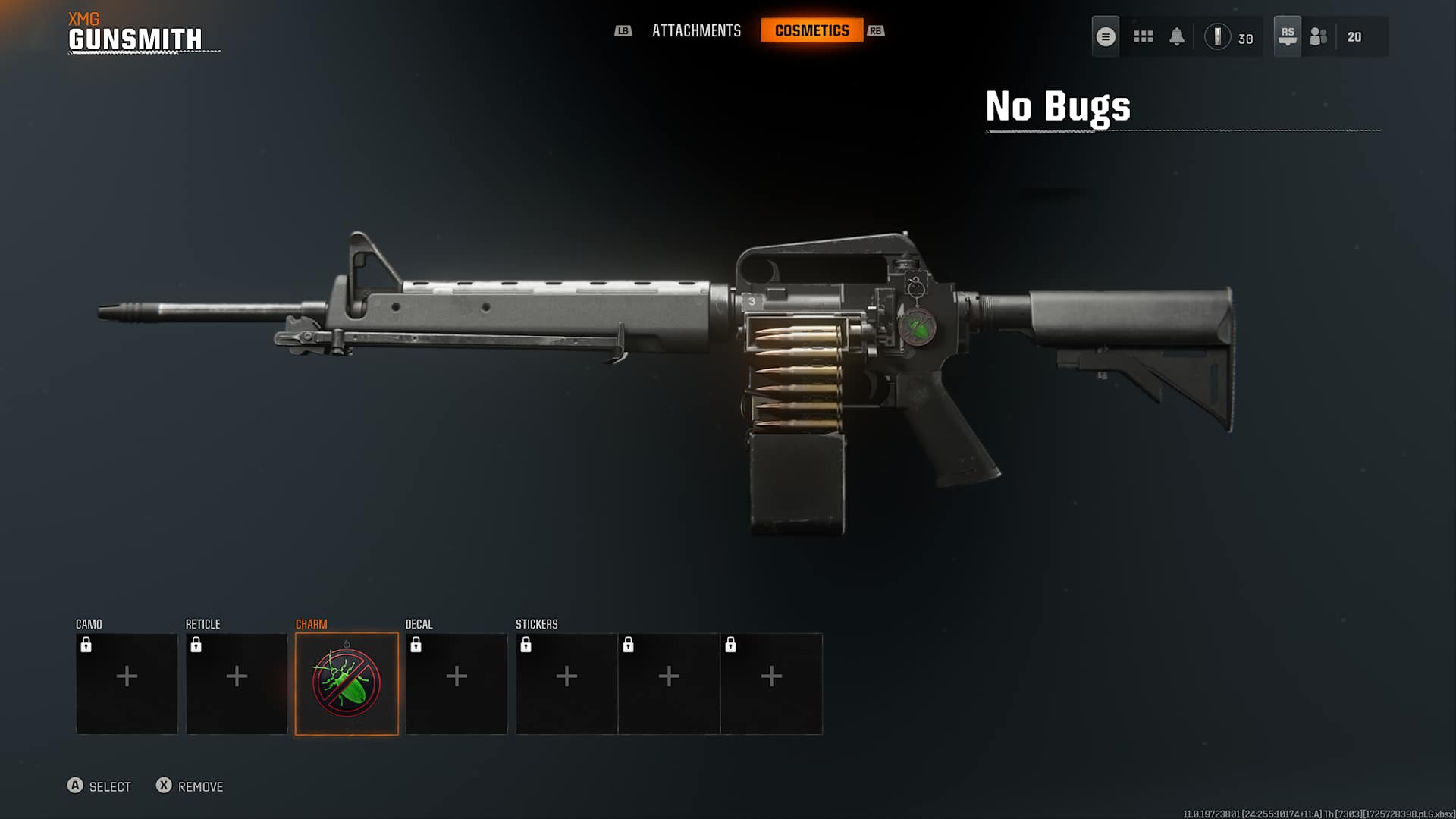The height and width of the screenshot is (819, 1456).
Task: Select the Cosmetics tab
Action: (x=812, y=31)
